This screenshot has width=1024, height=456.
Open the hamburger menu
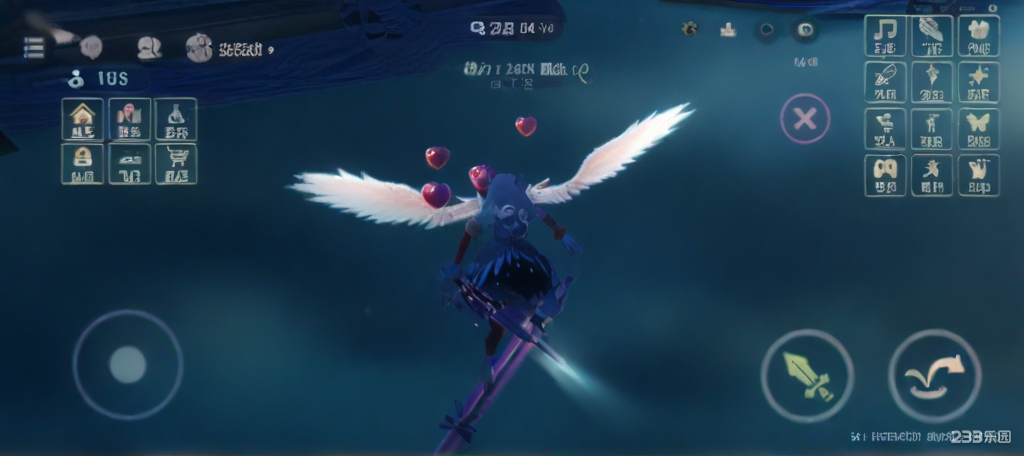pyautogui.click(x=34, y=47)
